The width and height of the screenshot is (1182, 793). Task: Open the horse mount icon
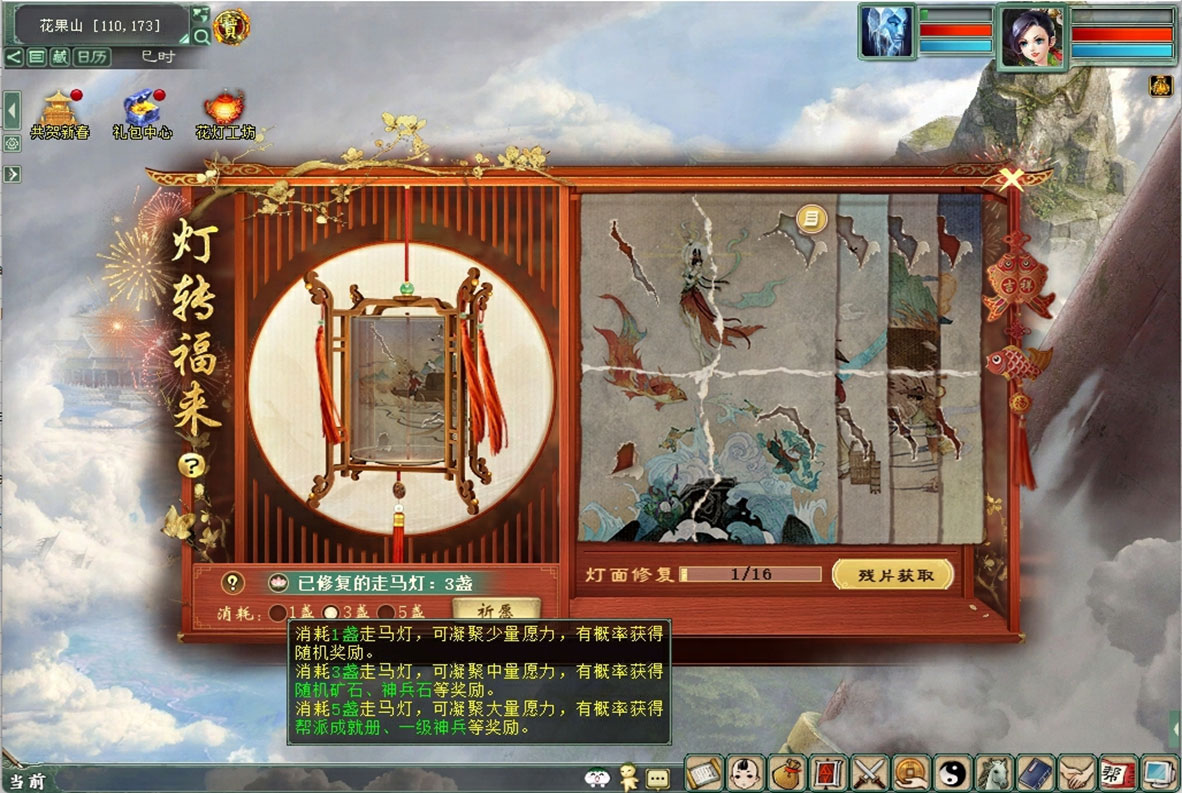point(993,773)
